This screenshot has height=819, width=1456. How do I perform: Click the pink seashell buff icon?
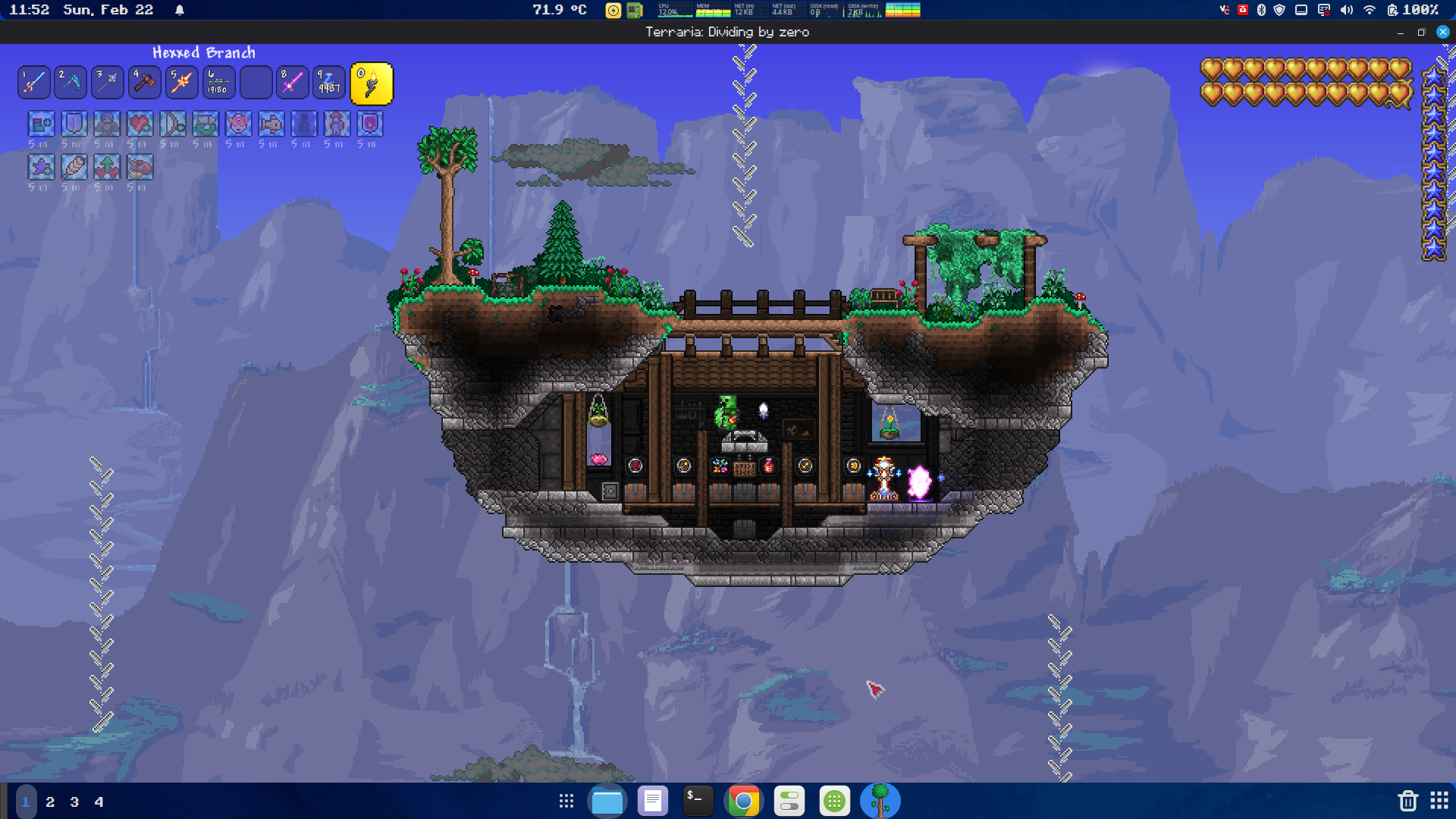coord(238,124)
